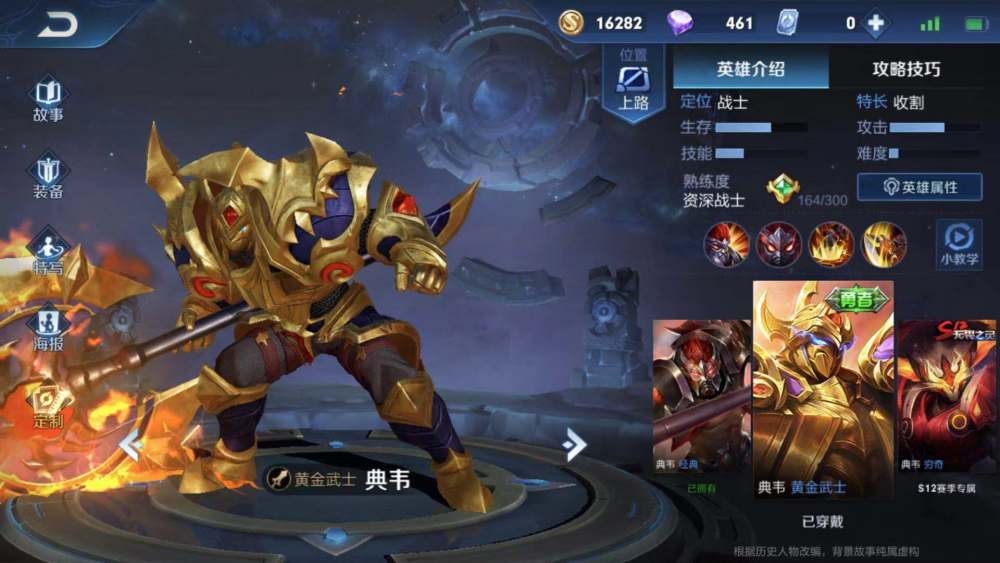Viewport: 1000px width, 563px height.
Task: Open the 英雄属性 hero attributes panel
Action: pyautogui.click(x=918, y=187)
